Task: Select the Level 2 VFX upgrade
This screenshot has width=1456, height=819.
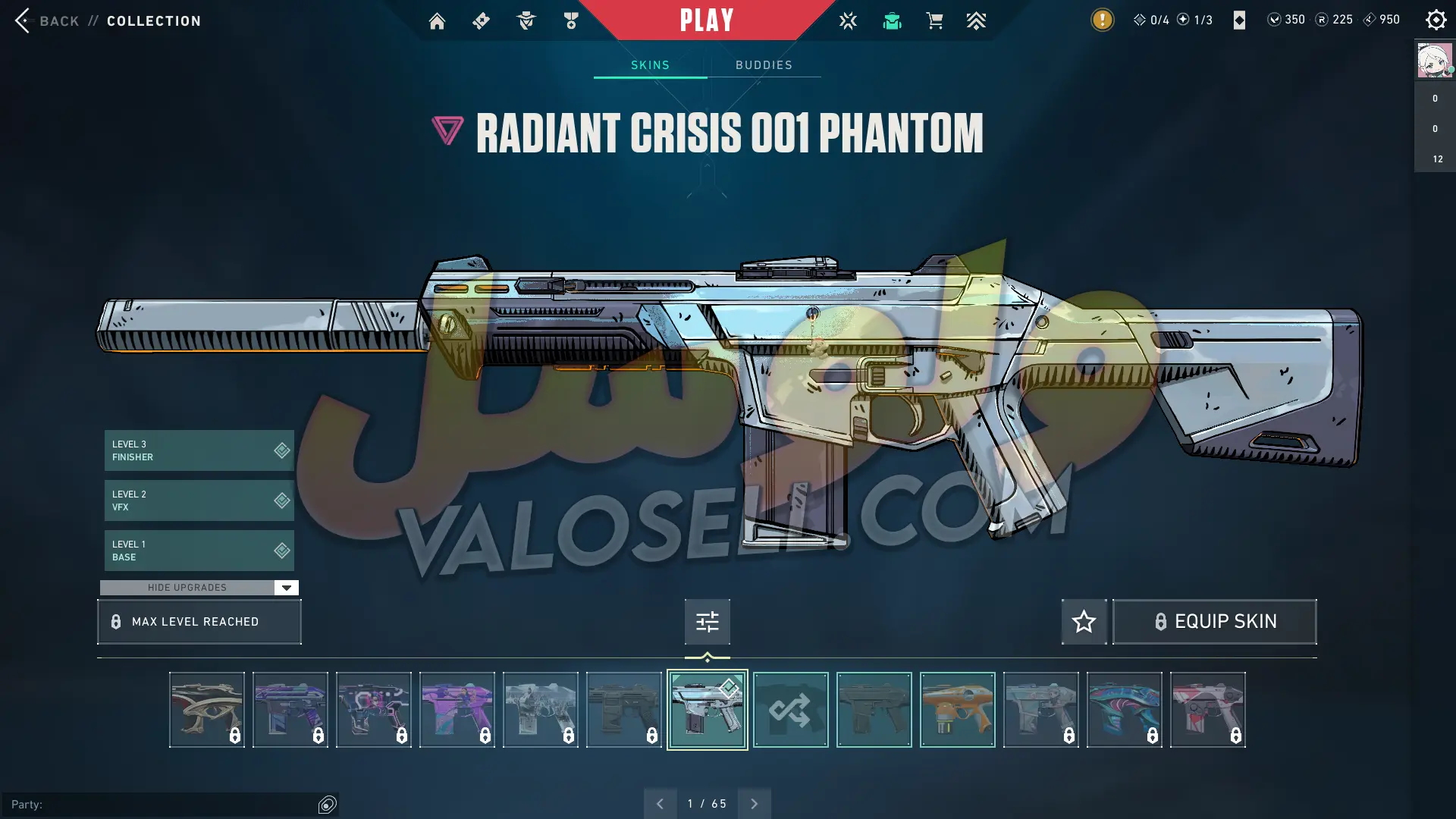Action: tap(199, 500)
